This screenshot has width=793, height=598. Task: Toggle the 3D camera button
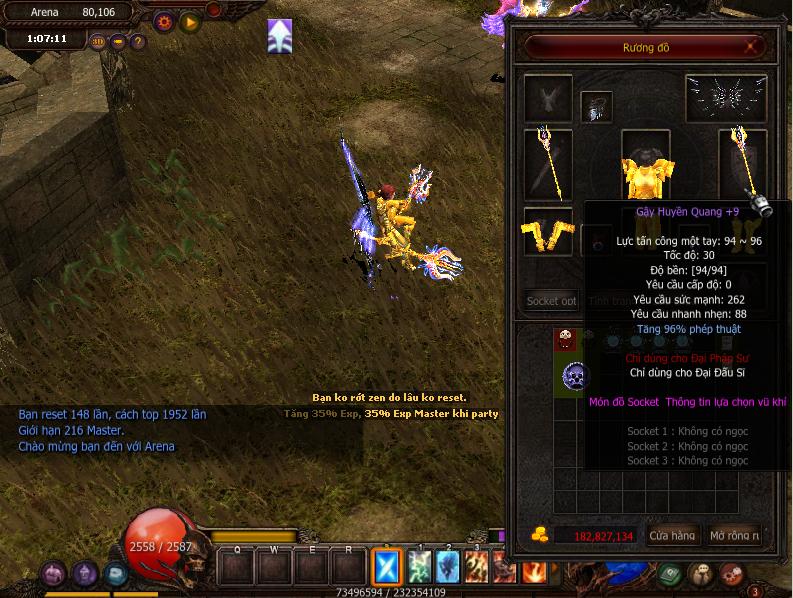(98, 42)
